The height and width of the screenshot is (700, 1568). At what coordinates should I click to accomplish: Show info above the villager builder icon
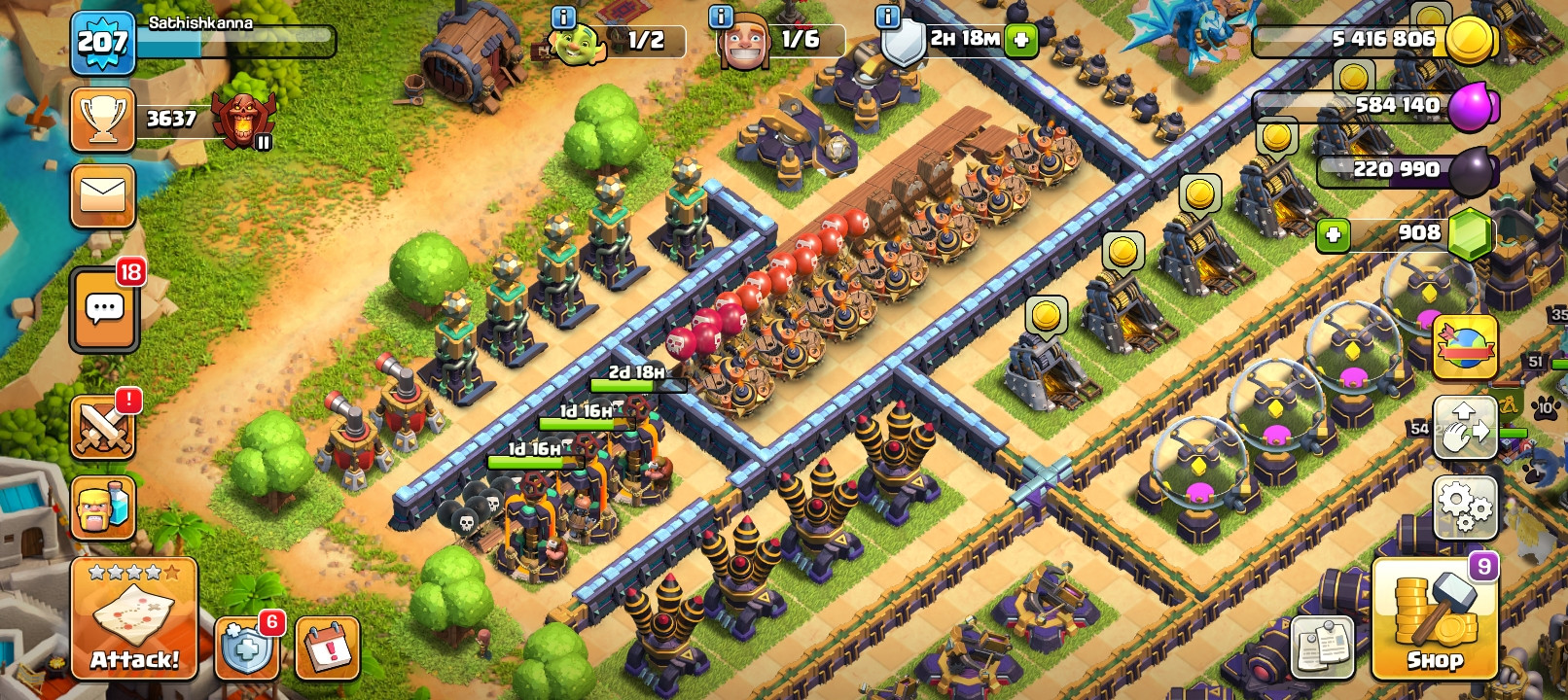tap(720, 17)
